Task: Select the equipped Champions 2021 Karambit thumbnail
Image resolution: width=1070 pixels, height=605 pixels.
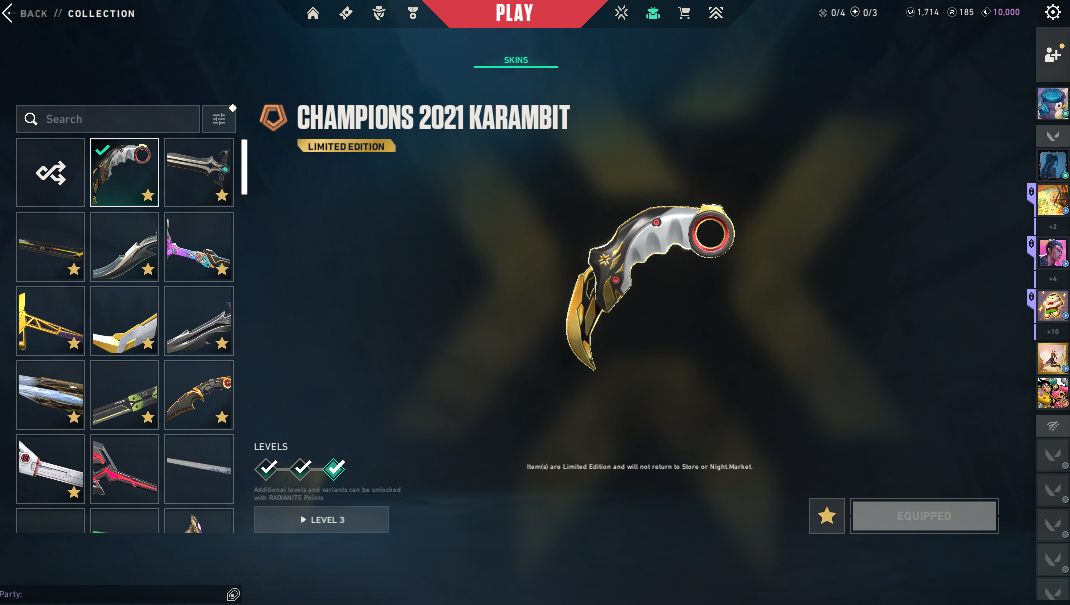Action: (x=125, y=173)
